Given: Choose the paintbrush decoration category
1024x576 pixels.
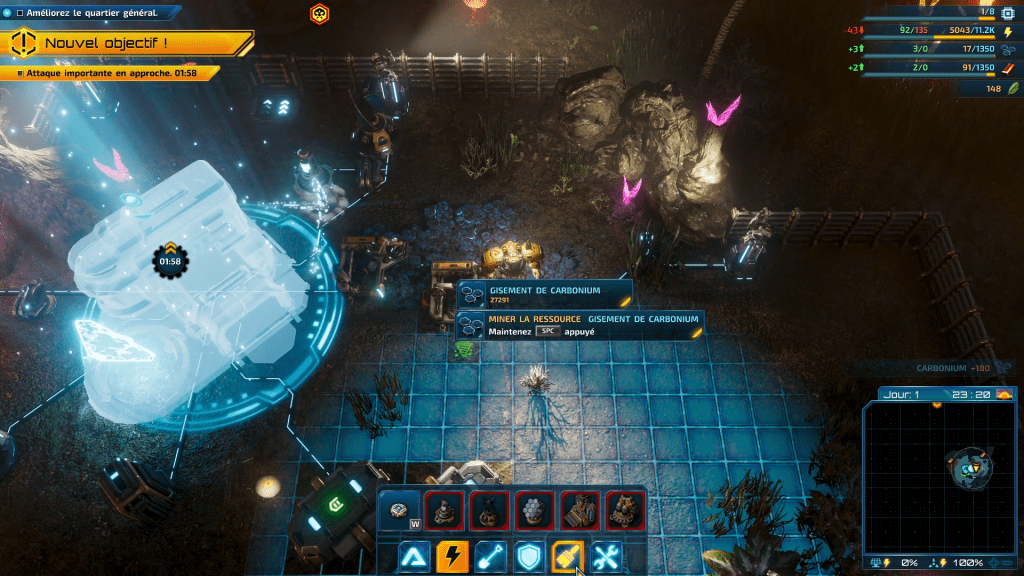Looking at the screenshot, I should coord(567,556).
